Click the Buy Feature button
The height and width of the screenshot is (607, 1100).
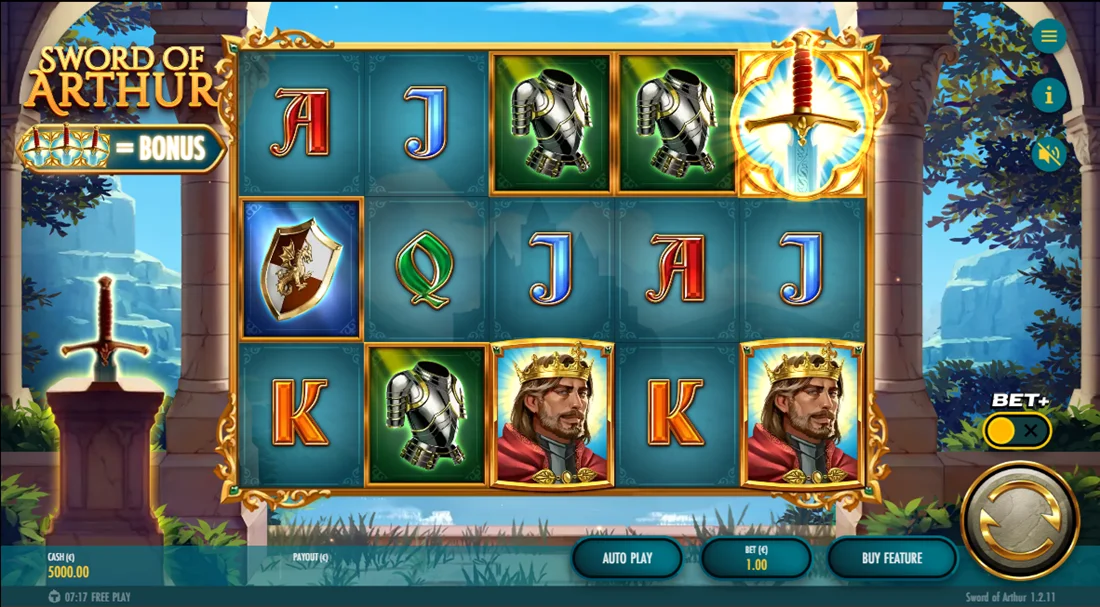(x=892, y=558)
